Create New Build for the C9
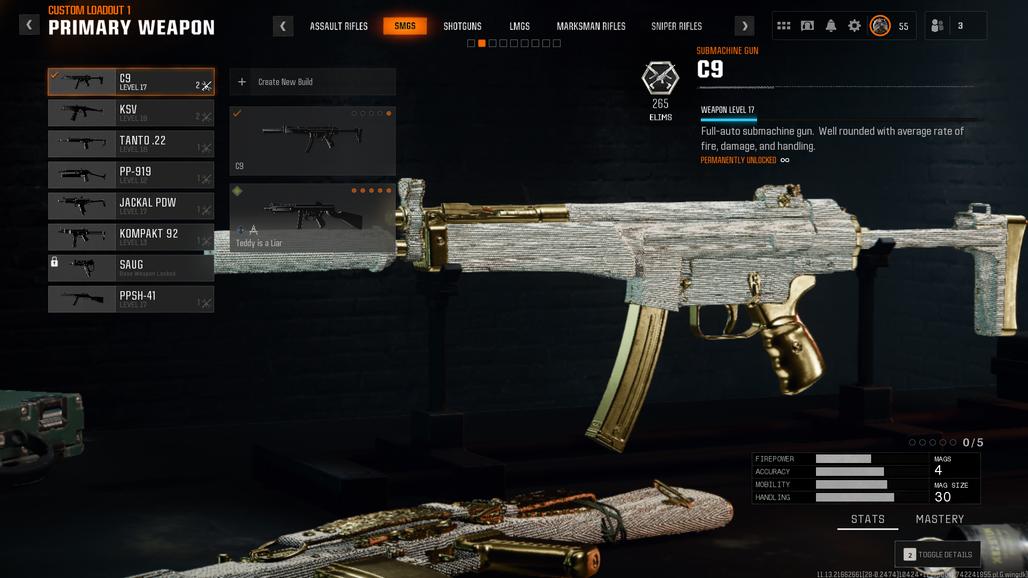 312,82
